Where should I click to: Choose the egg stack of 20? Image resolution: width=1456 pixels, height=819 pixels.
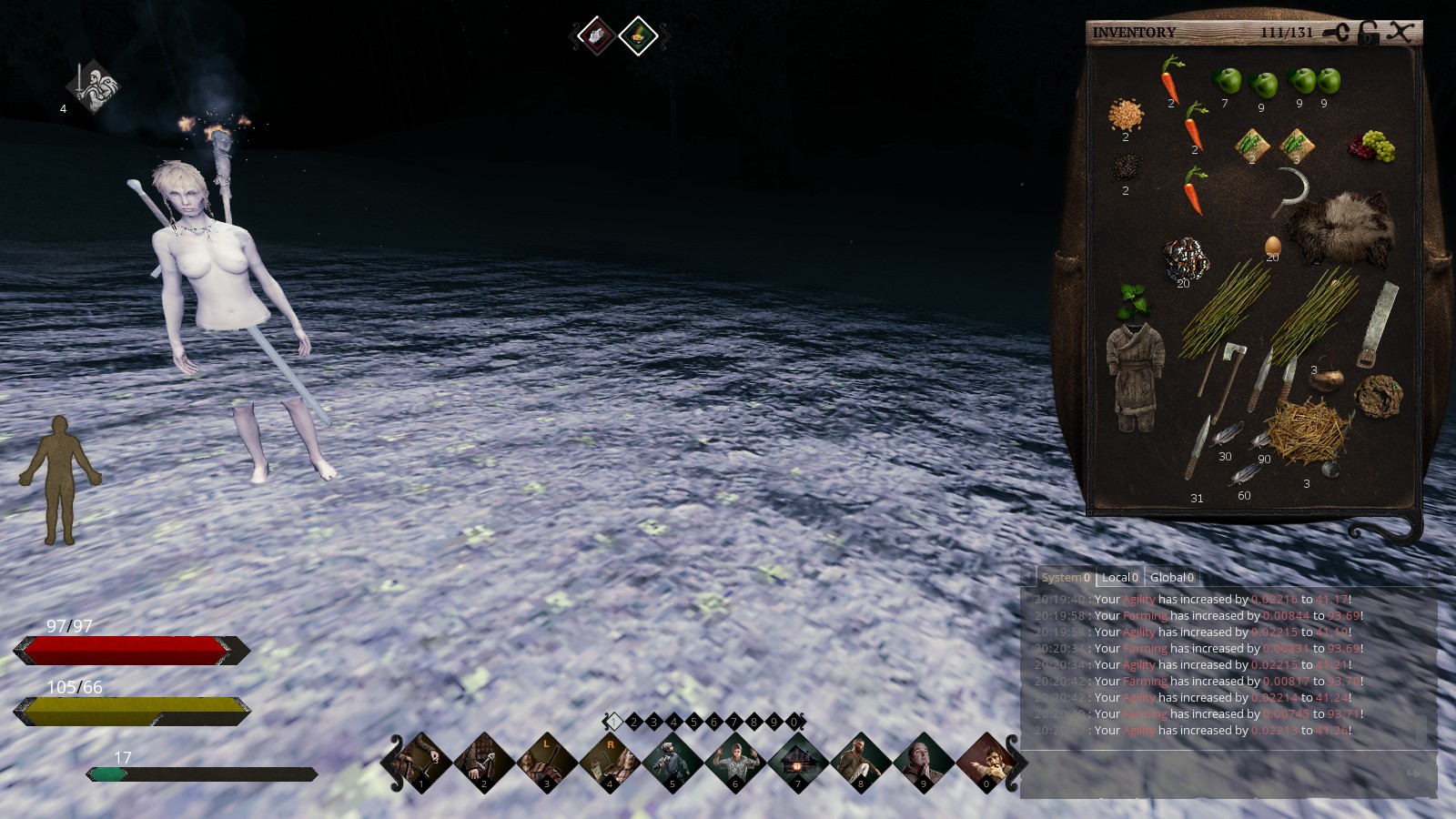[x=1272, y=246]
